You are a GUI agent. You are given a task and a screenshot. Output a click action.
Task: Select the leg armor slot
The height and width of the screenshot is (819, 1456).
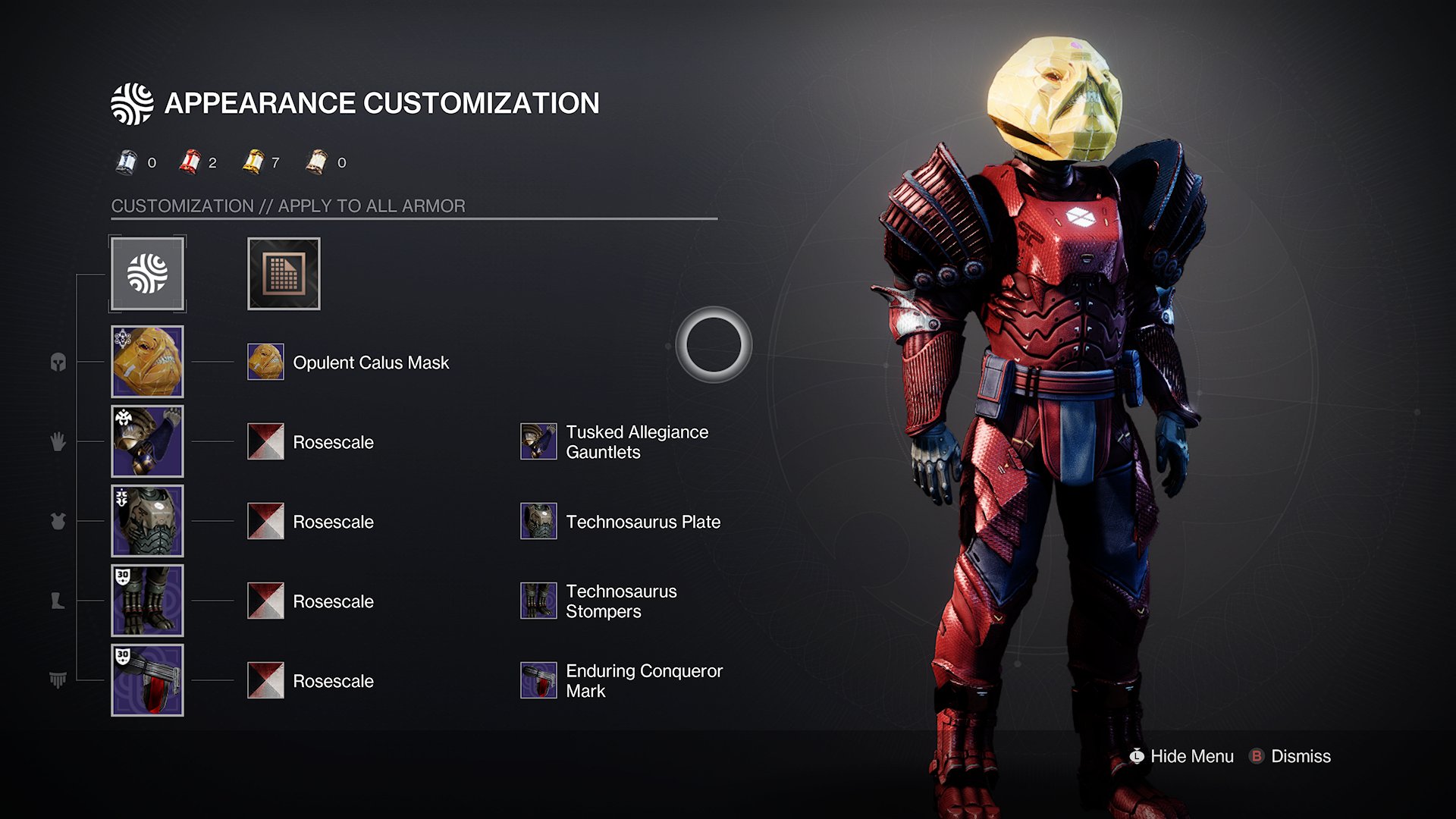coord(148,601)
